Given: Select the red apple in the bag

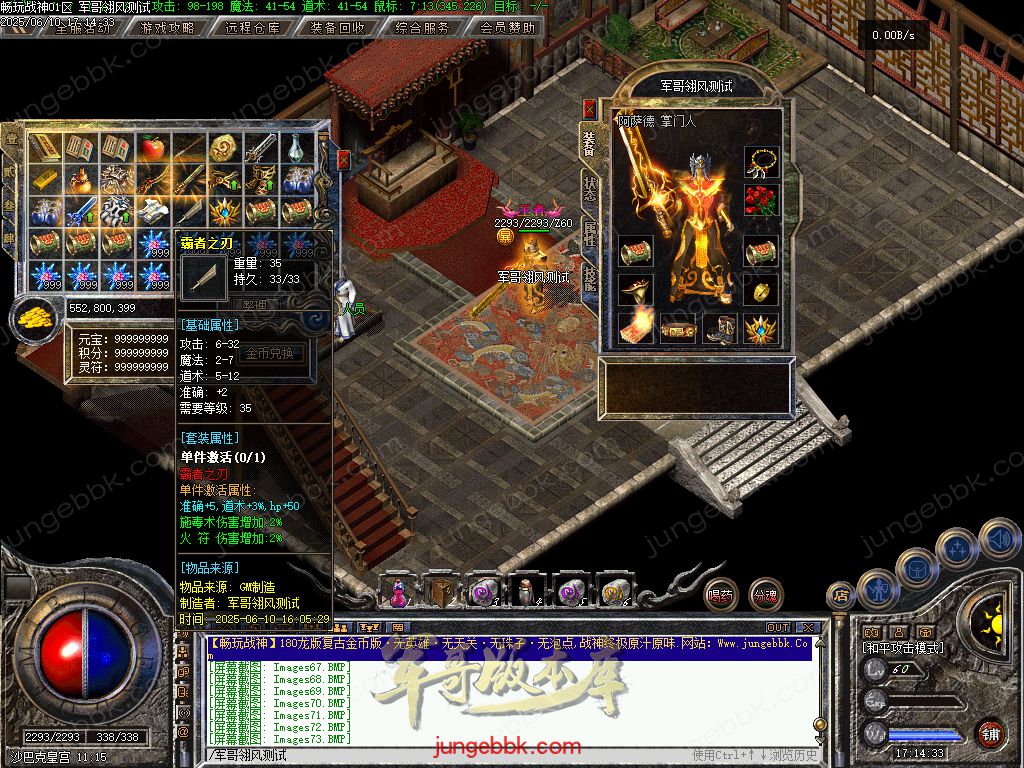Looking at the screenshot, I should (152, 149).
